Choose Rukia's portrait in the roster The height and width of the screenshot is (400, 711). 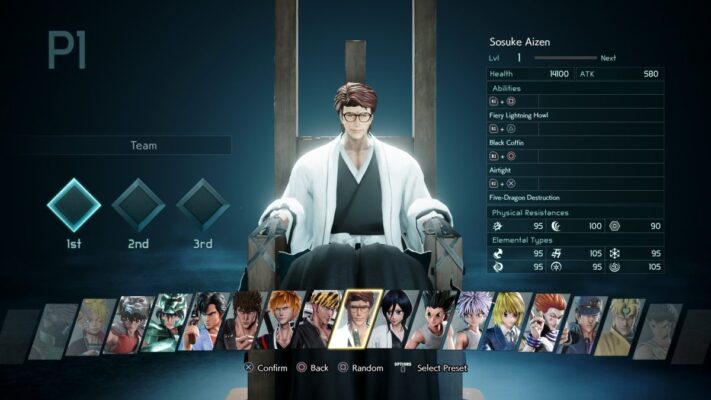(x=395, y=325)
